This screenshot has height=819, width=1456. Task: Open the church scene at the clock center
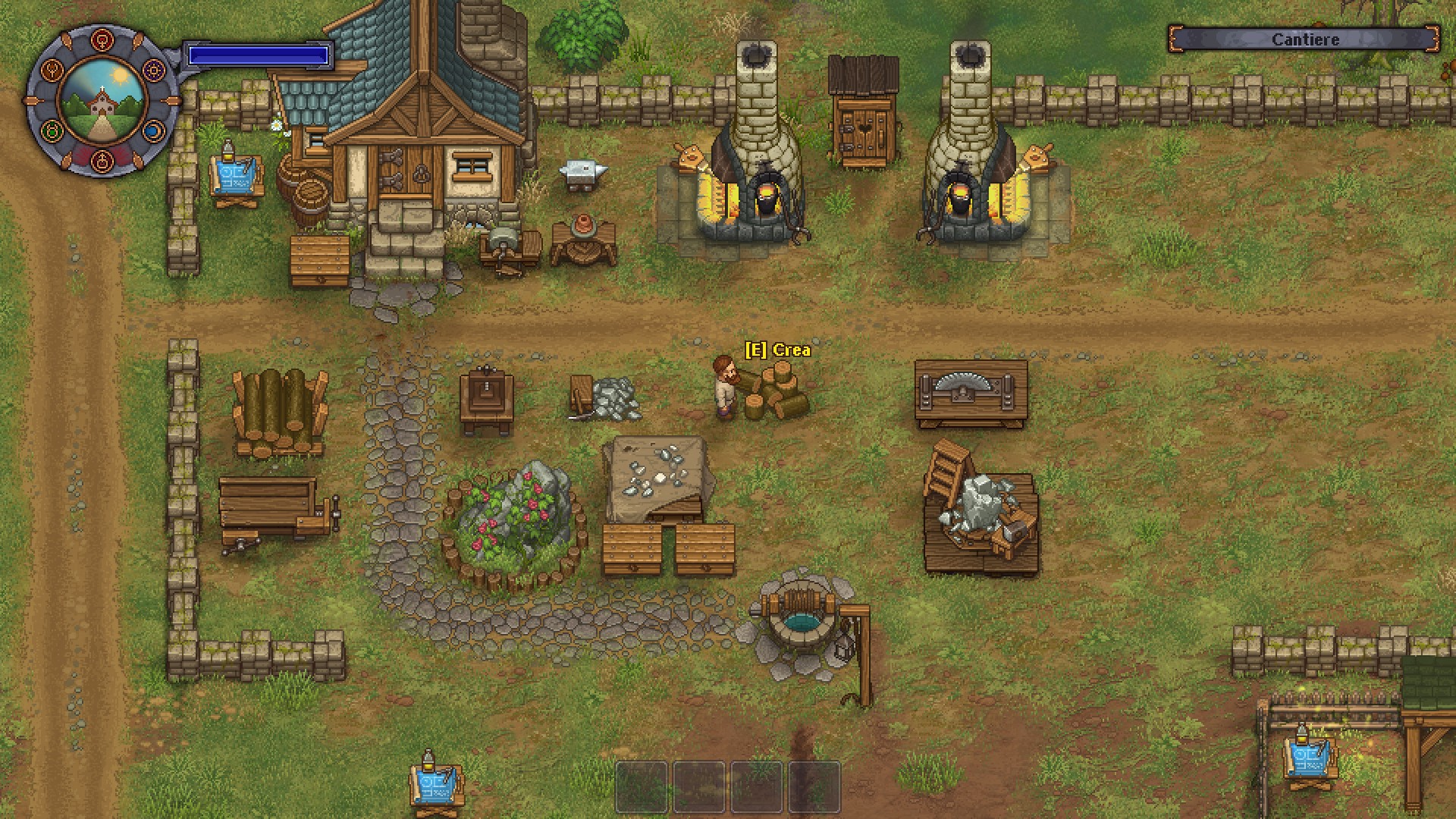click(x=102, y=102)
